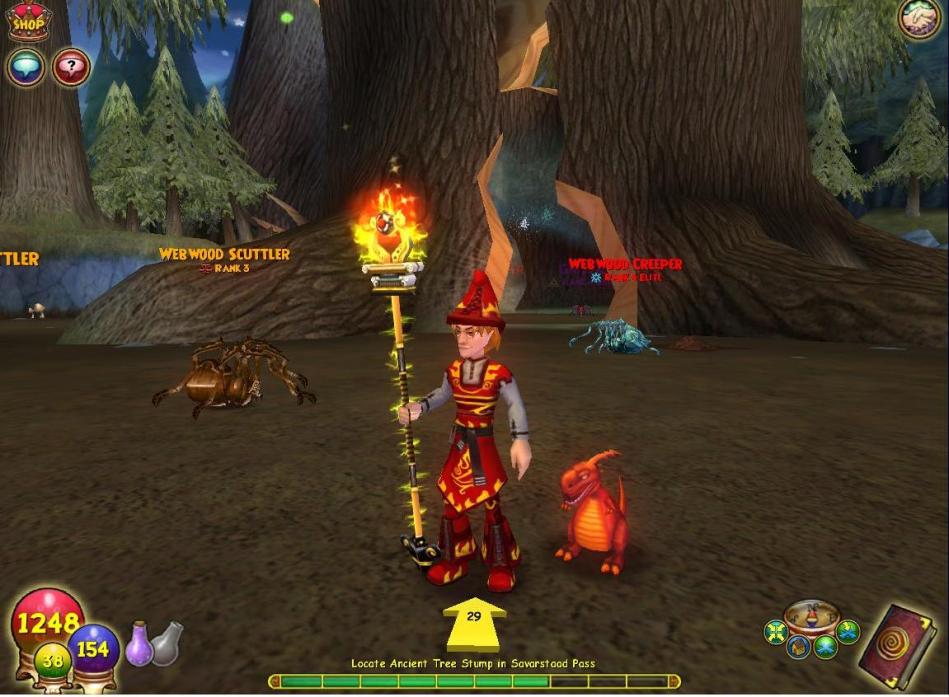Open the chat speech bubble button
This screenshot has height=697, width=949.
[x=26, y=67]
